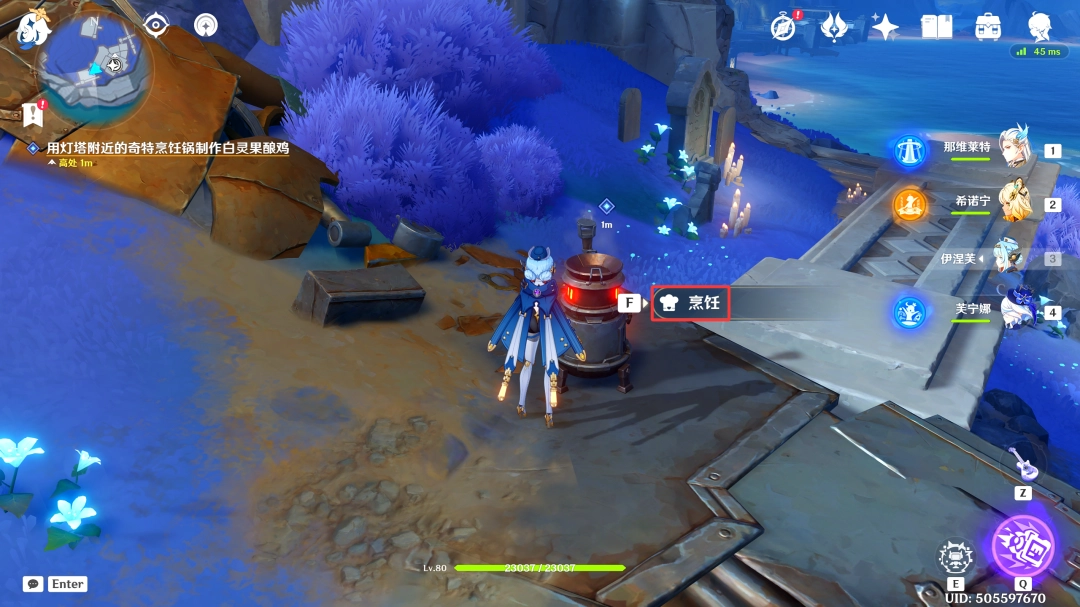Click the eye-shaped icon beside the minimap

coord(157,25)
